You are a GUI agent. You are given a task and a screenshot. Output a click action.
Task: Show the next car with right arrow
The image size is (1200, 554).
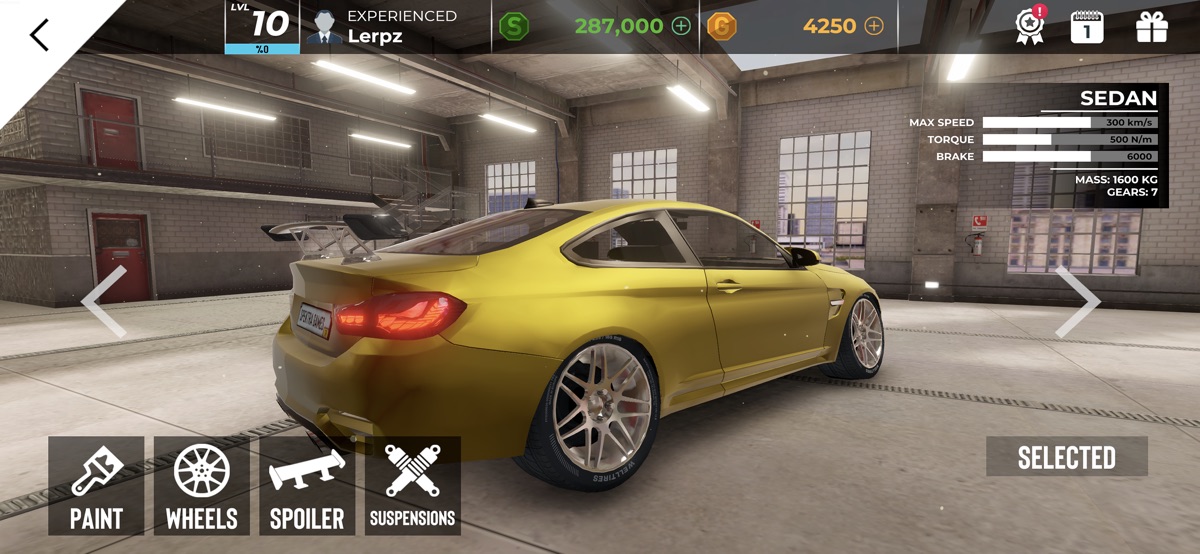(x=1077, y=301)
